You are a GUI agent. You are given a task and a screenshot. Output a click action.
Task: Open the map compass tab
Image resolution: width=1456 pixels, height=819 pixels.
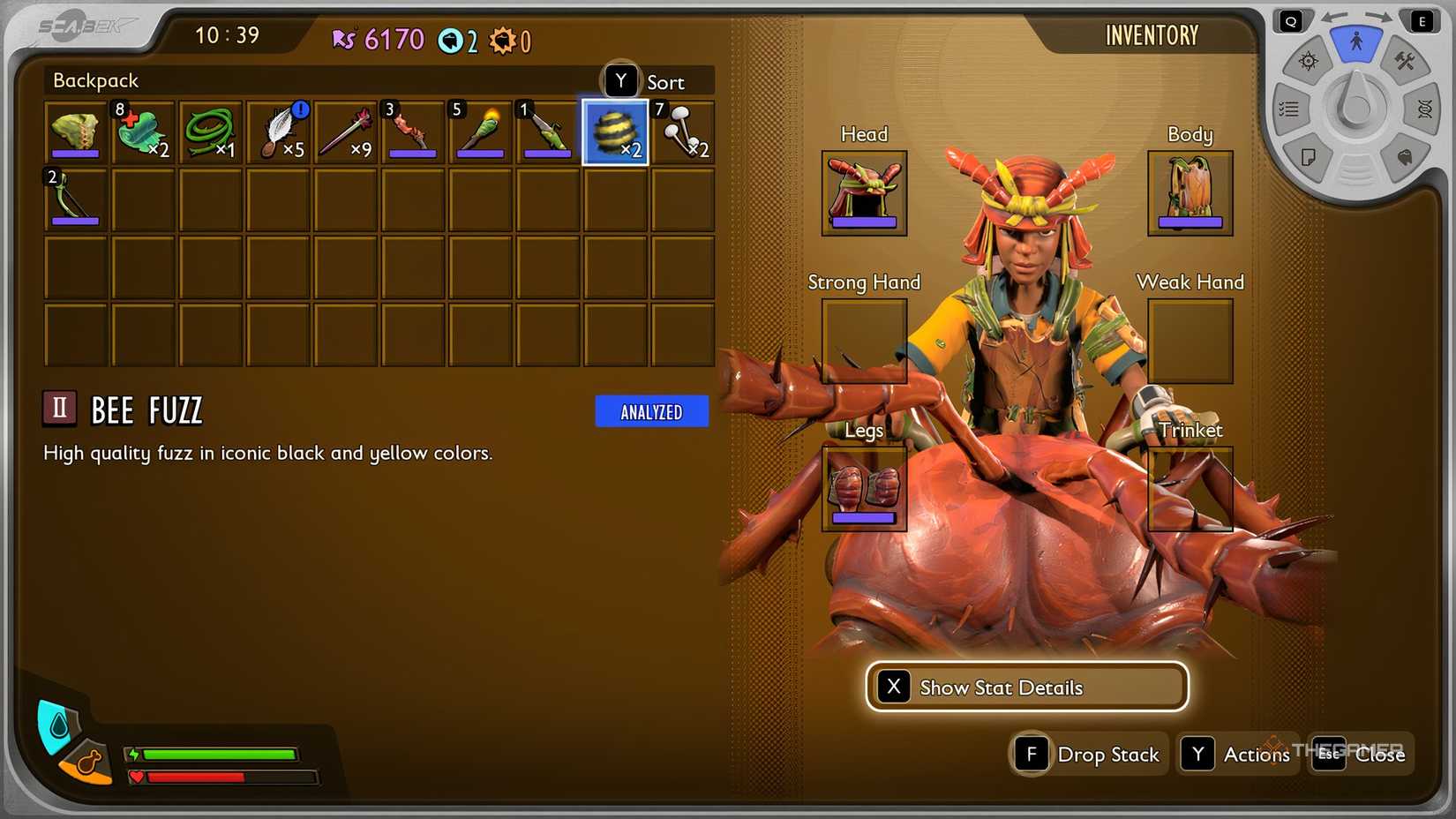click(1308, 62)
